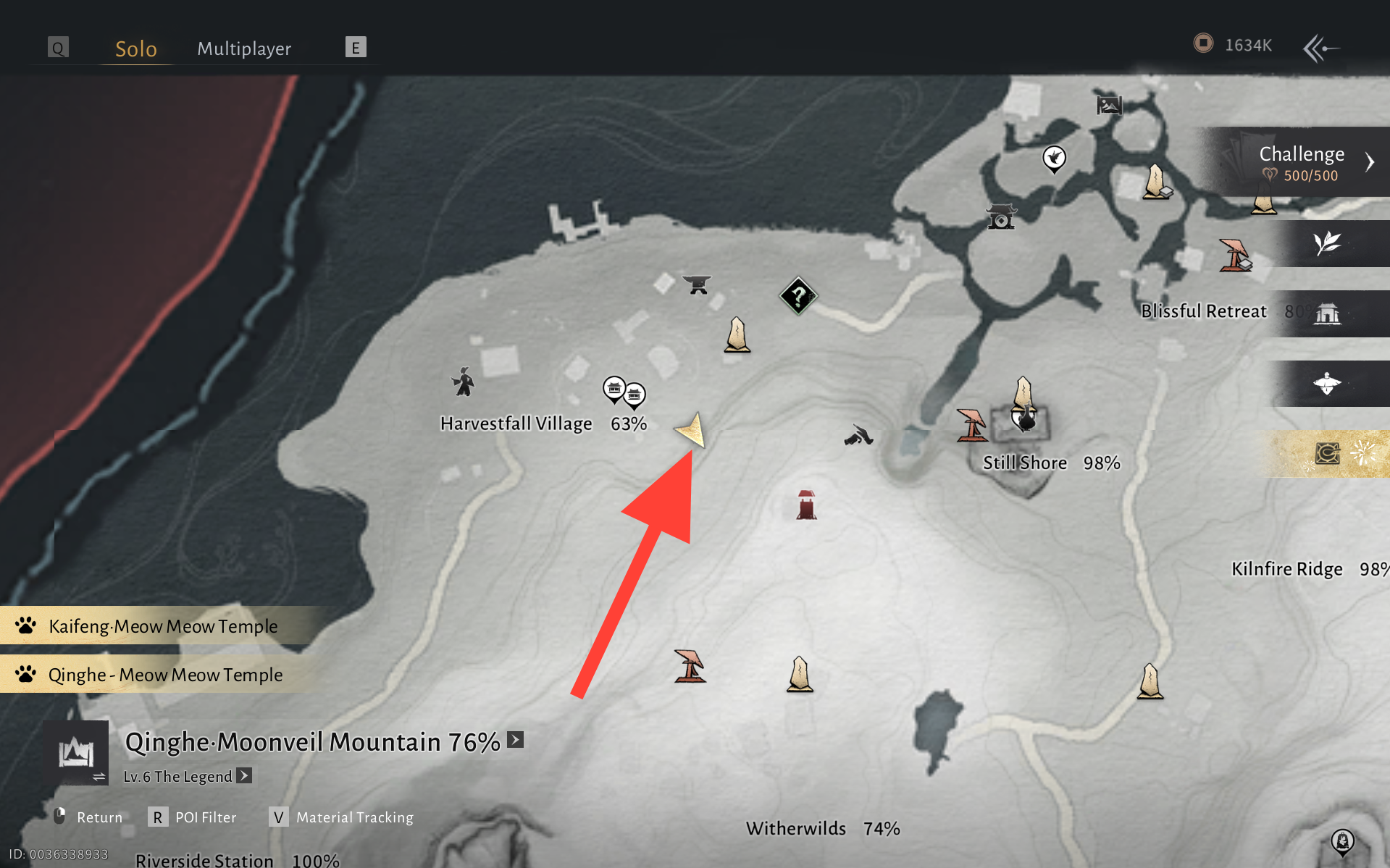Viewport: 1390px width, 868px height.
Task: Click the back arrow in top corner
Action: (1320, 49)
